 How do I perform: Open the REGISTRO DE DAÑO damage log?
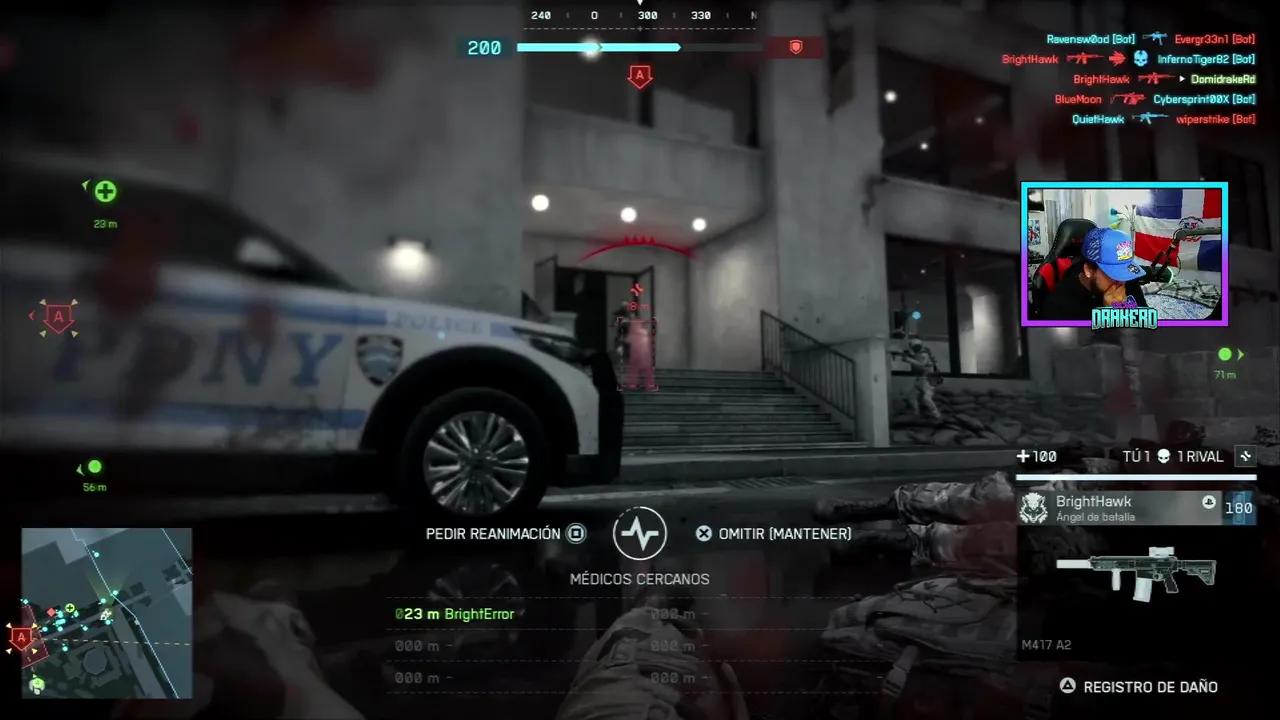click(1140, 687)
